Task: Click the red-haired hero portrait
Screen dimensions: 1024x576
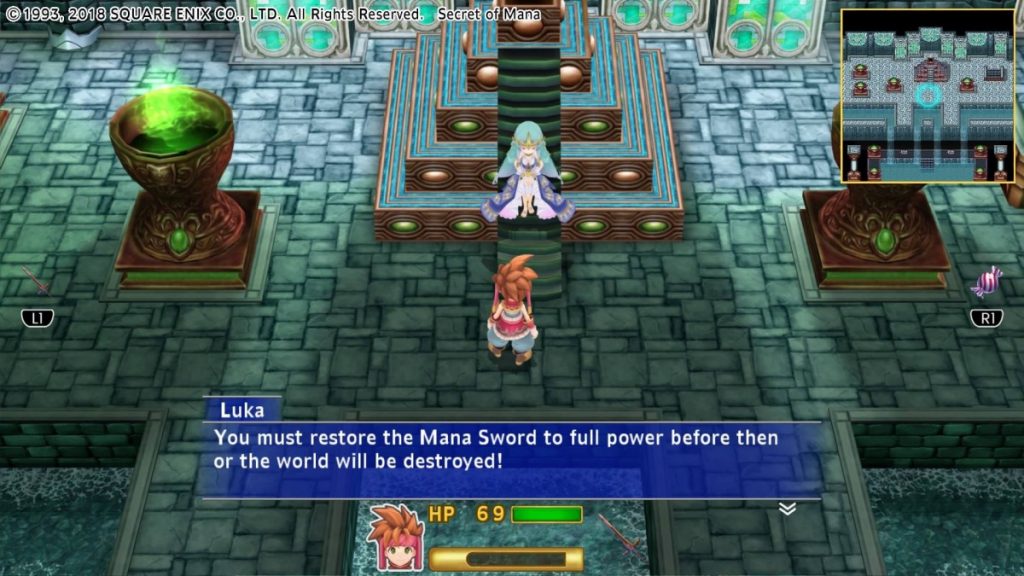Action: point(395,535)
